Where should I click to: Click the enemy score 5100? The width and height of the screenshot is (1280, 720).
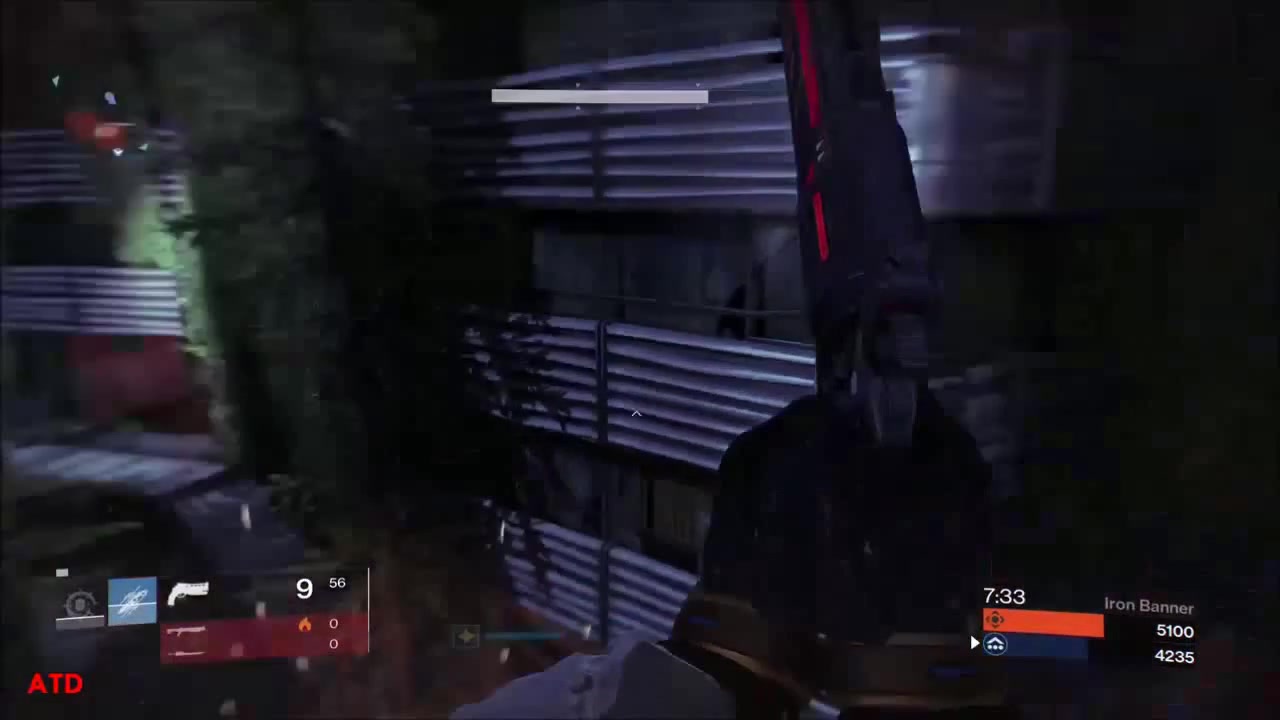1175,630
